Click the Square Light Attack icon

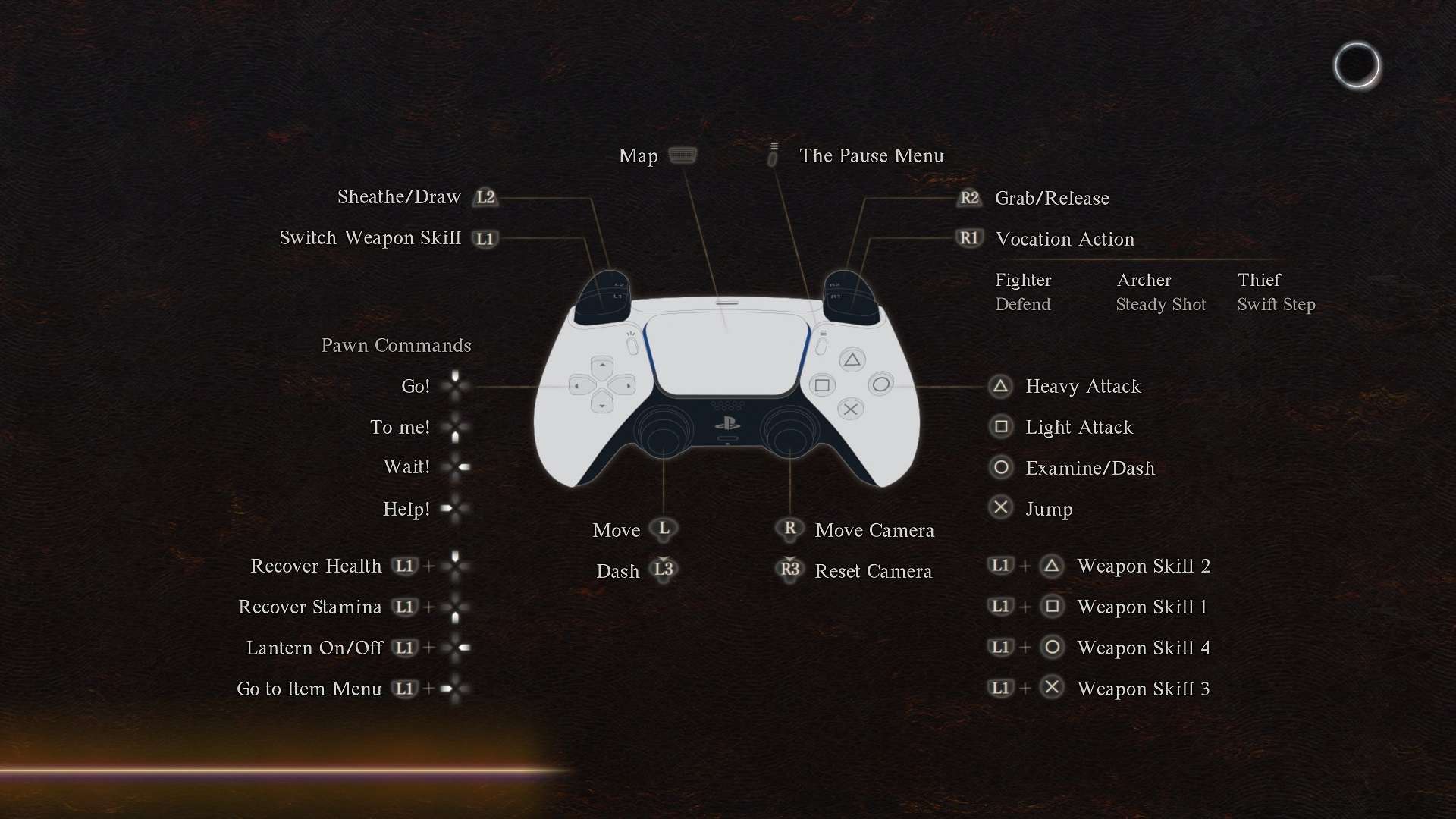pos(1000,427)
